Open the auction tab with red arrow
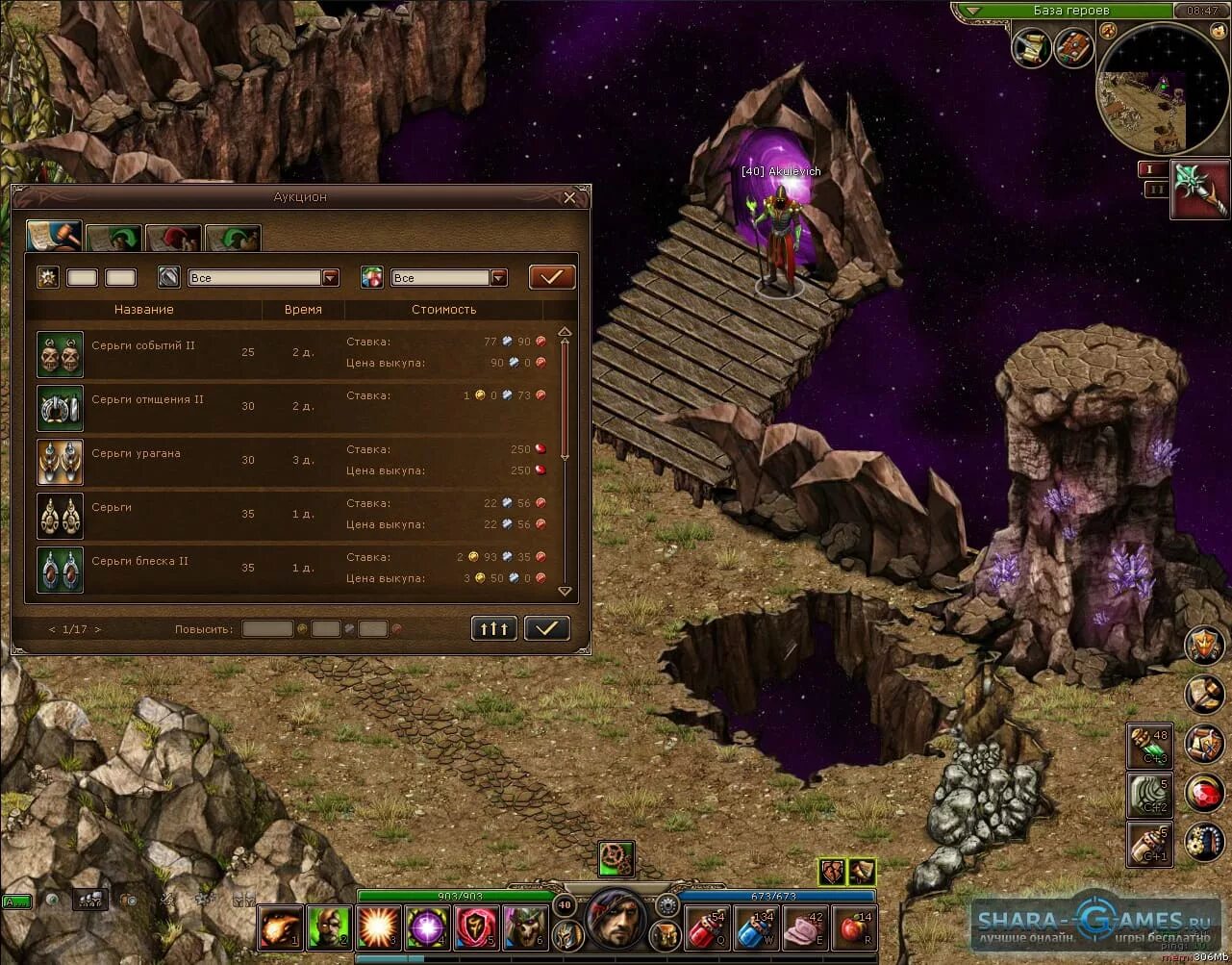Image resolution: width=1232 pixels, height=965 pixels. tap(173, 238)
